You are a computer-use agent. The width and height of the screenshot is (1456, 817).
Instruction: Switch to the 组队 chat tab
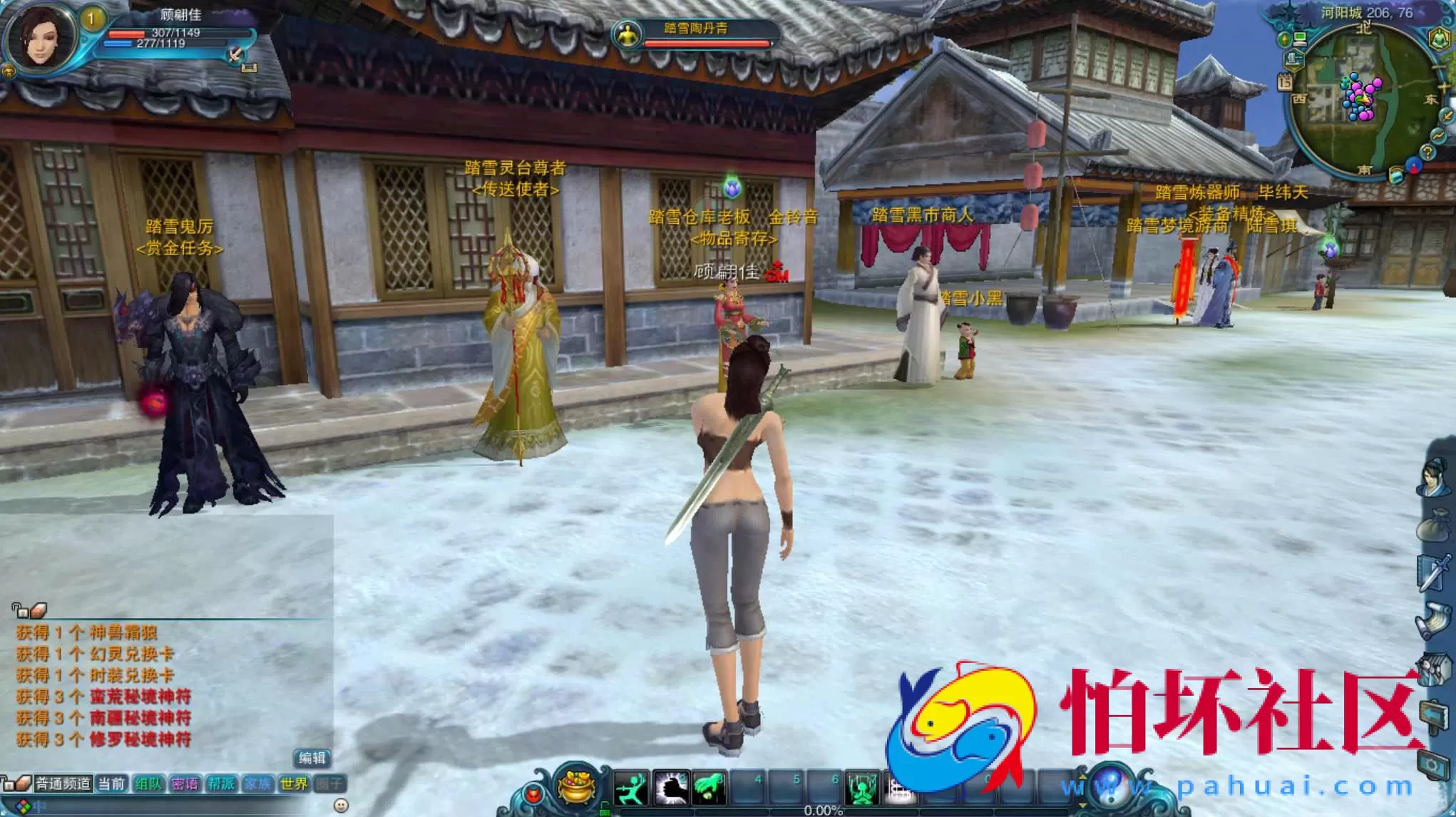149,783
